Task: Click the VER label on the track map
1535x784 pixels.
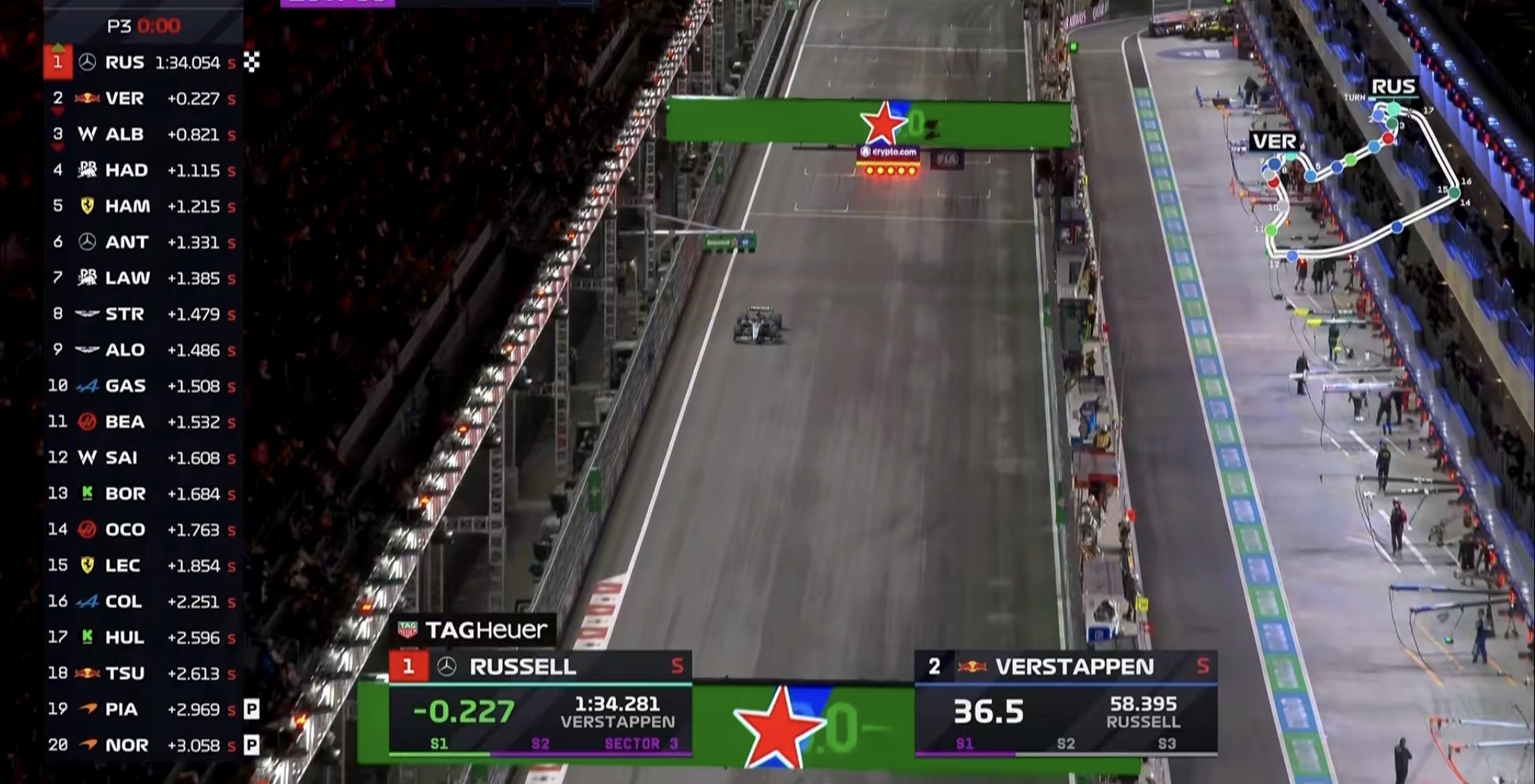Action: [x=1273, y=141]
